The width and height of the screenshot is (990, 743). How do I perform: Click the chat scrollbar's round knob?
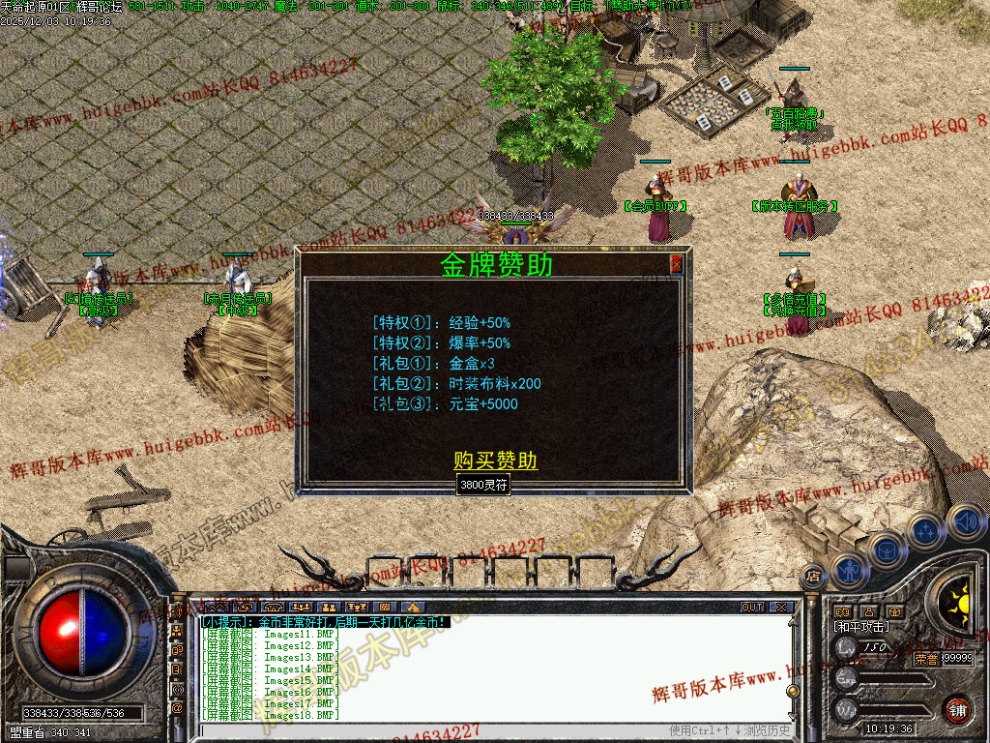click(x=793, y=691)
